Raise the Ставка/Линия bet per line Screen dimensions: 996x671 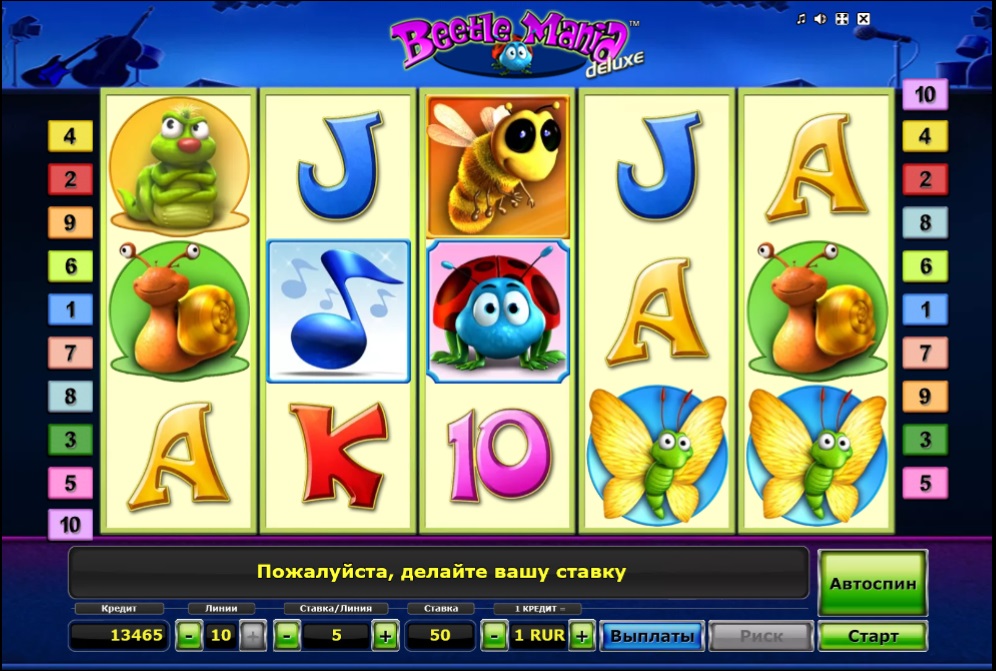click(x=384, y=635)
